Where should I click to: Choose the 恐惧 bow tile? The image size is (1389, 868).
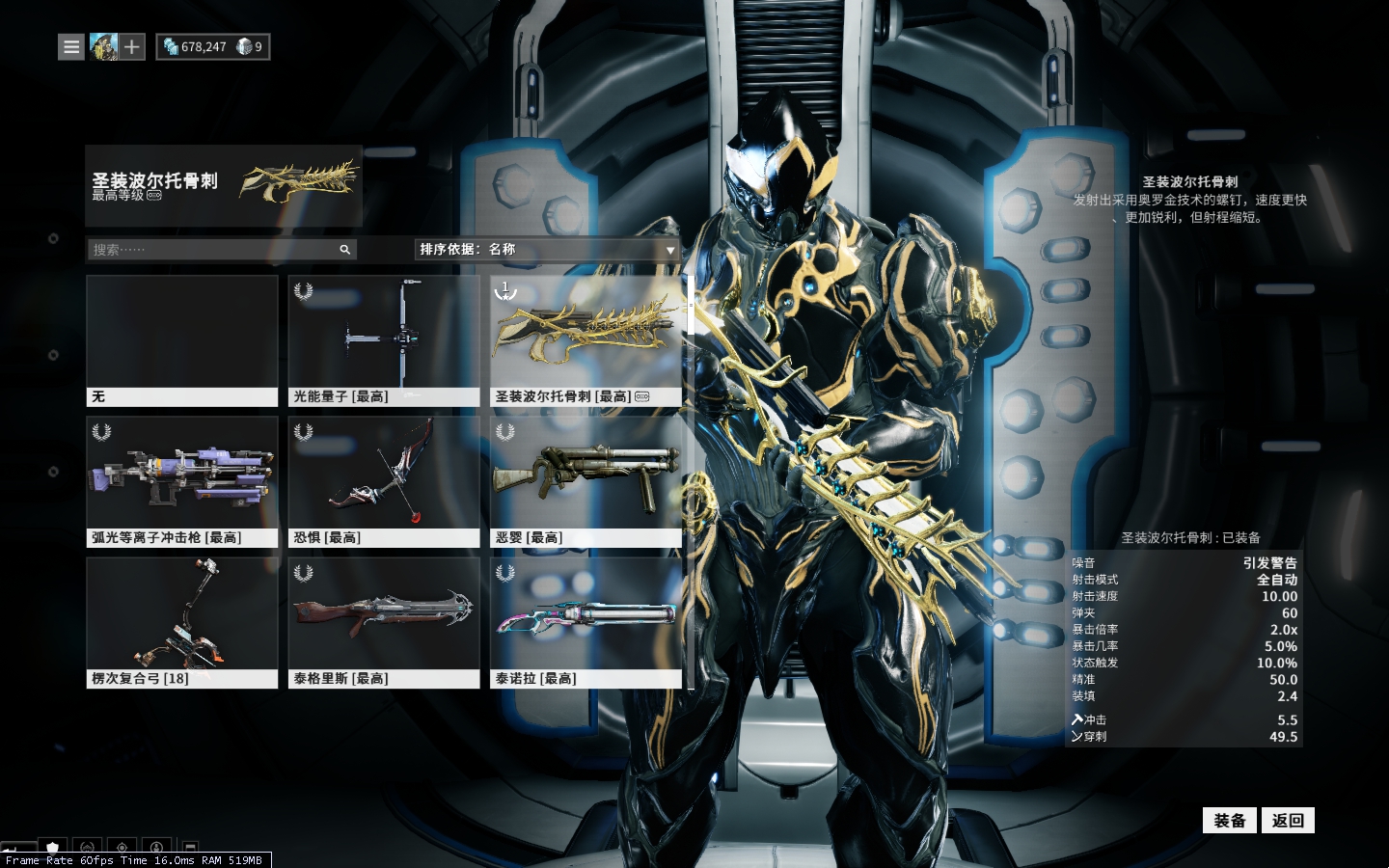[384, 481]
